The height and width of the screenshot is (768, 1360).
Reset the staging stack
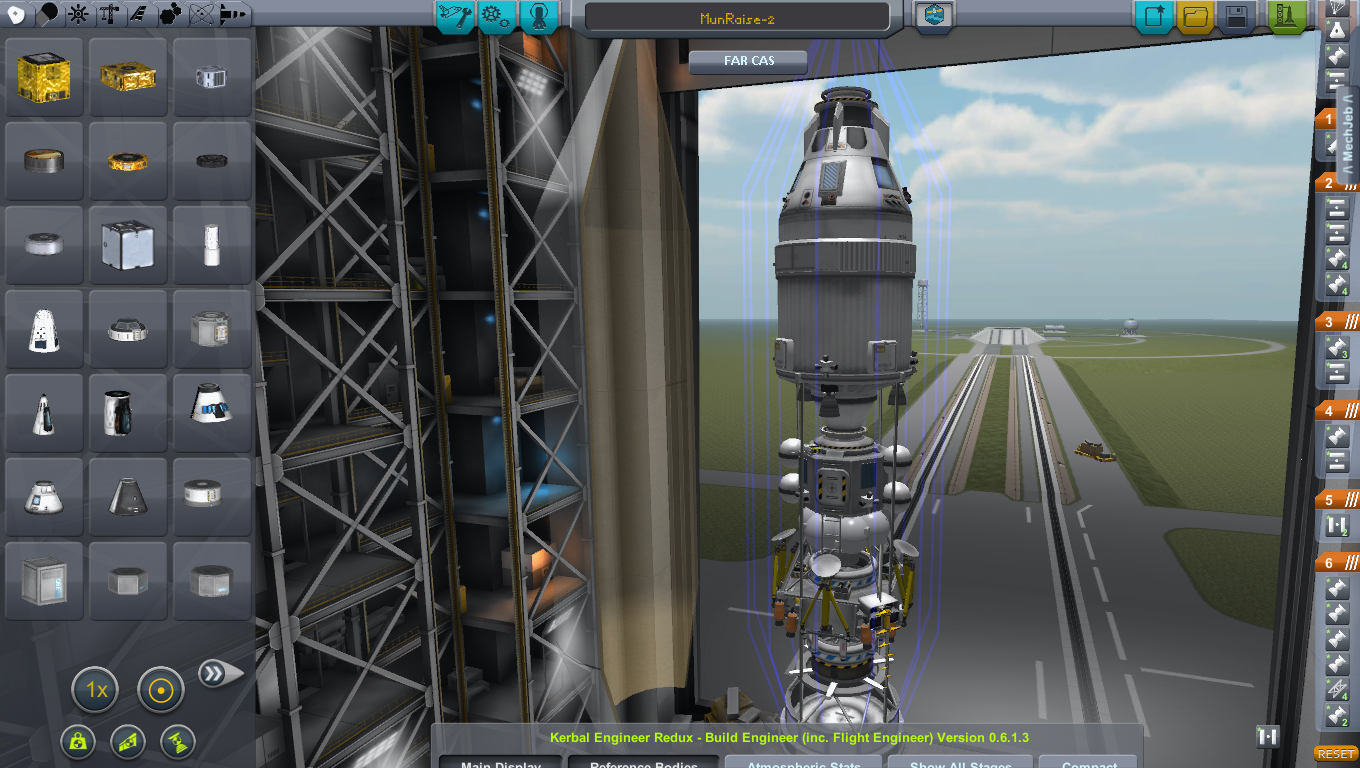pos(1335,754)
